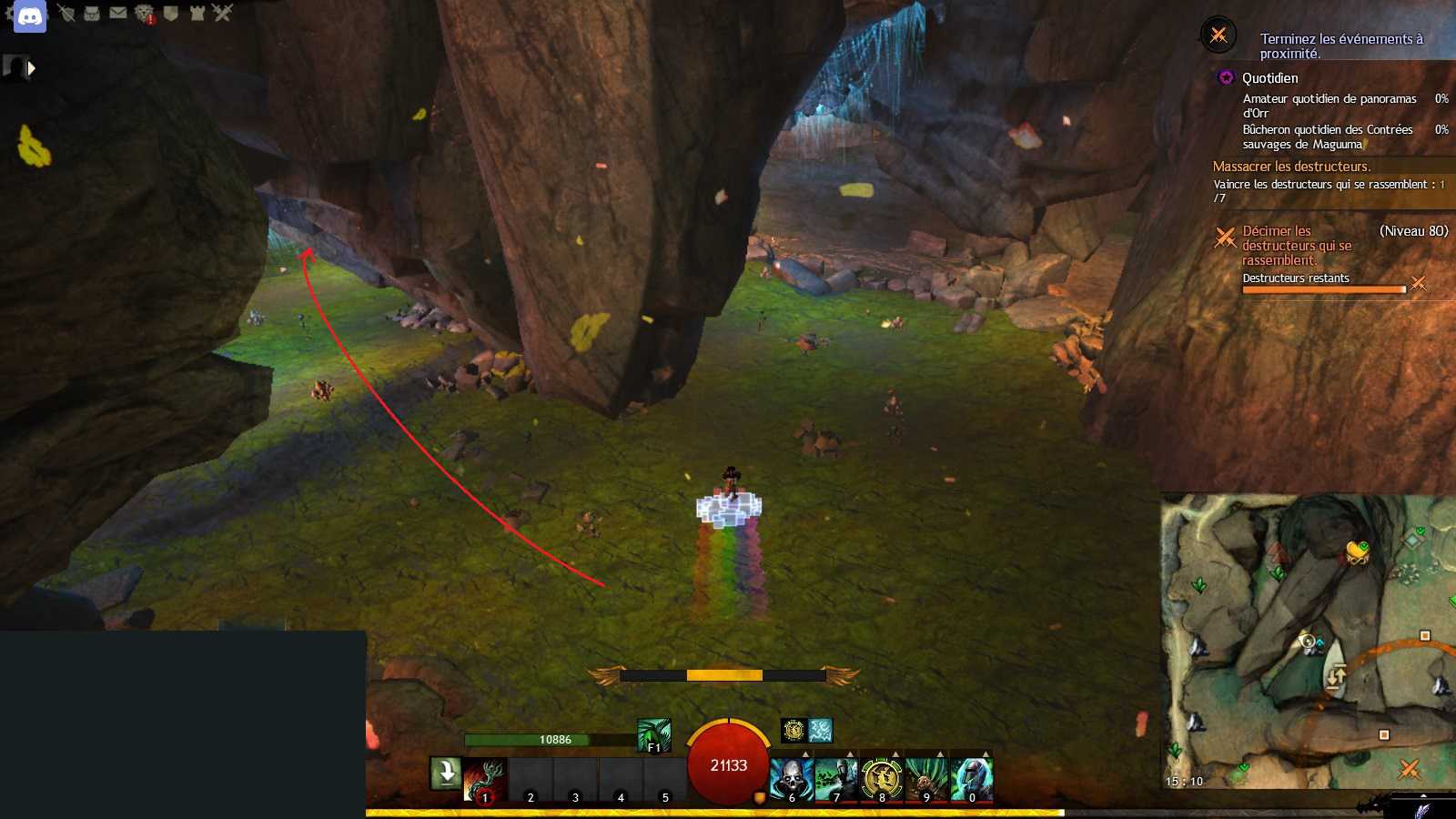Screen dimensions: 1456x819
Task: Activate the skull healing skill in slot 6
Action: click(791, 780)
